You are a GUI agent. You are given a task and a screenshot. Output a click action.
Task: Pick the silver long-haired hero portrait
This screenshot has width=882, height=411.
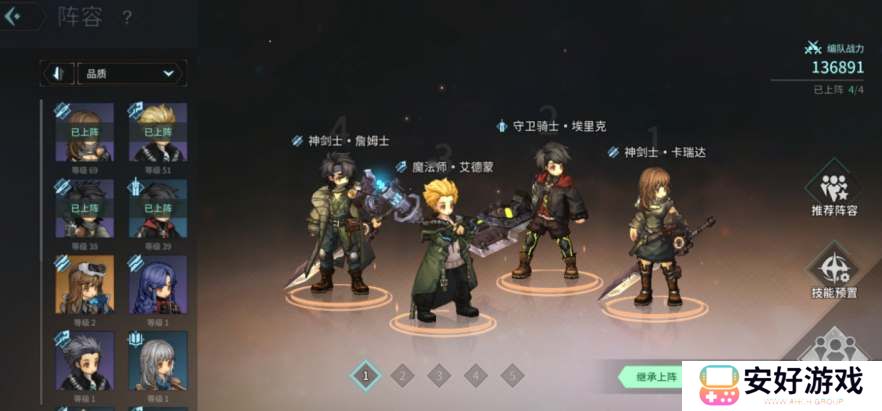157,360
